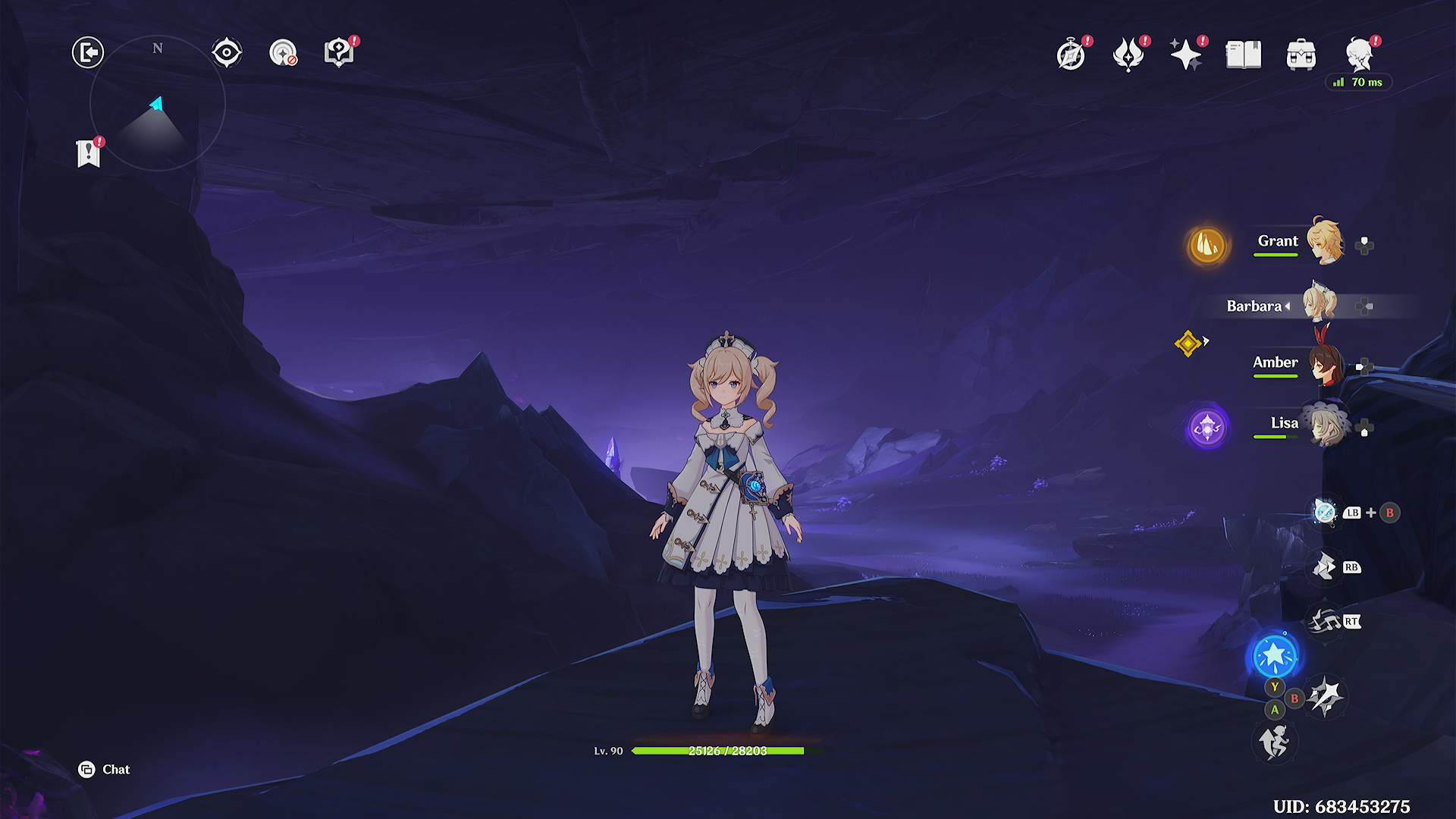The width and height of the screenshot is (1456, 819).
Task: Open the backpack inventory
Action: point(1301,55)
